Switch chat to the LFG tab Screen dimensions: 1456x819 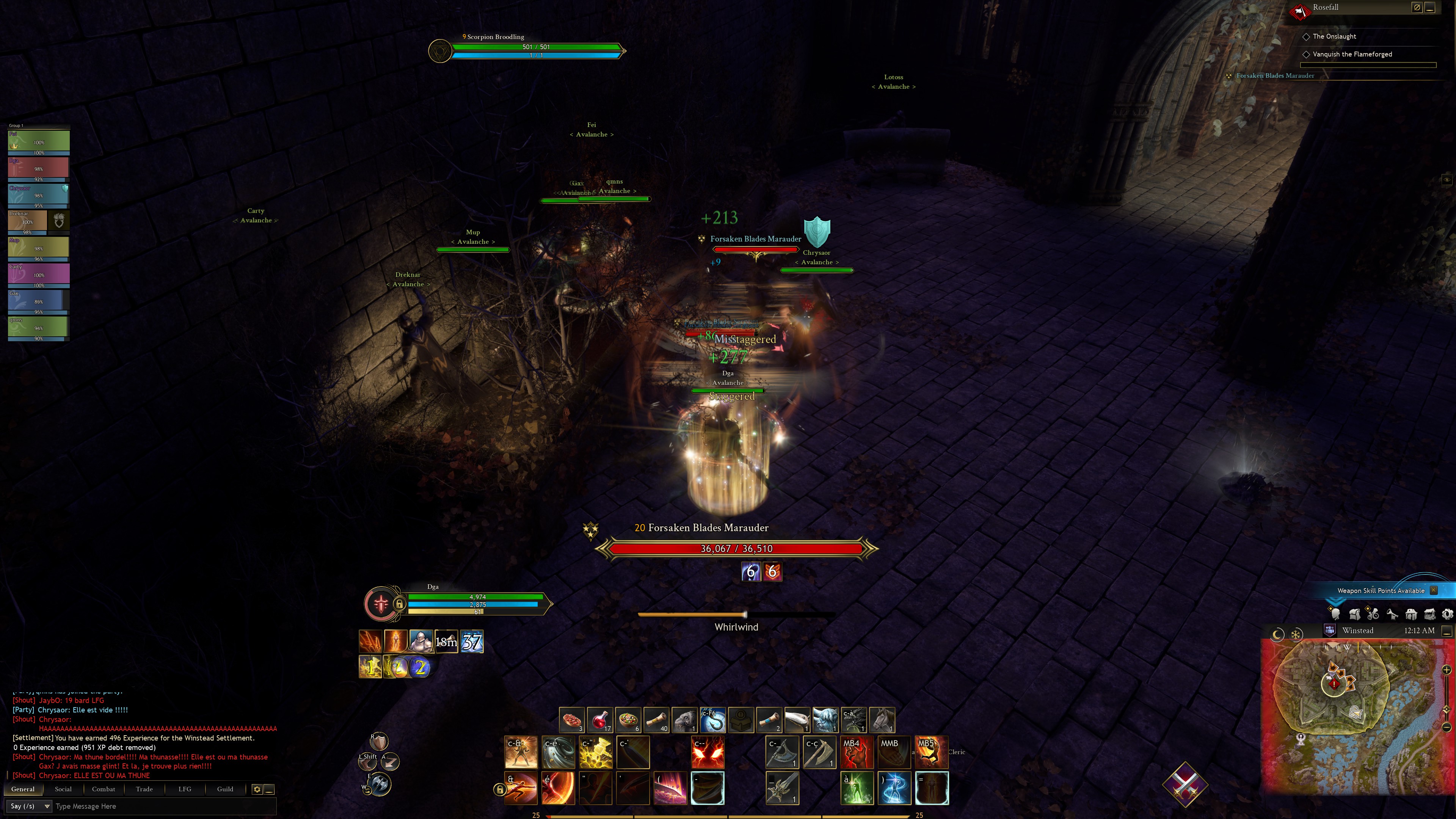(185, 789)
